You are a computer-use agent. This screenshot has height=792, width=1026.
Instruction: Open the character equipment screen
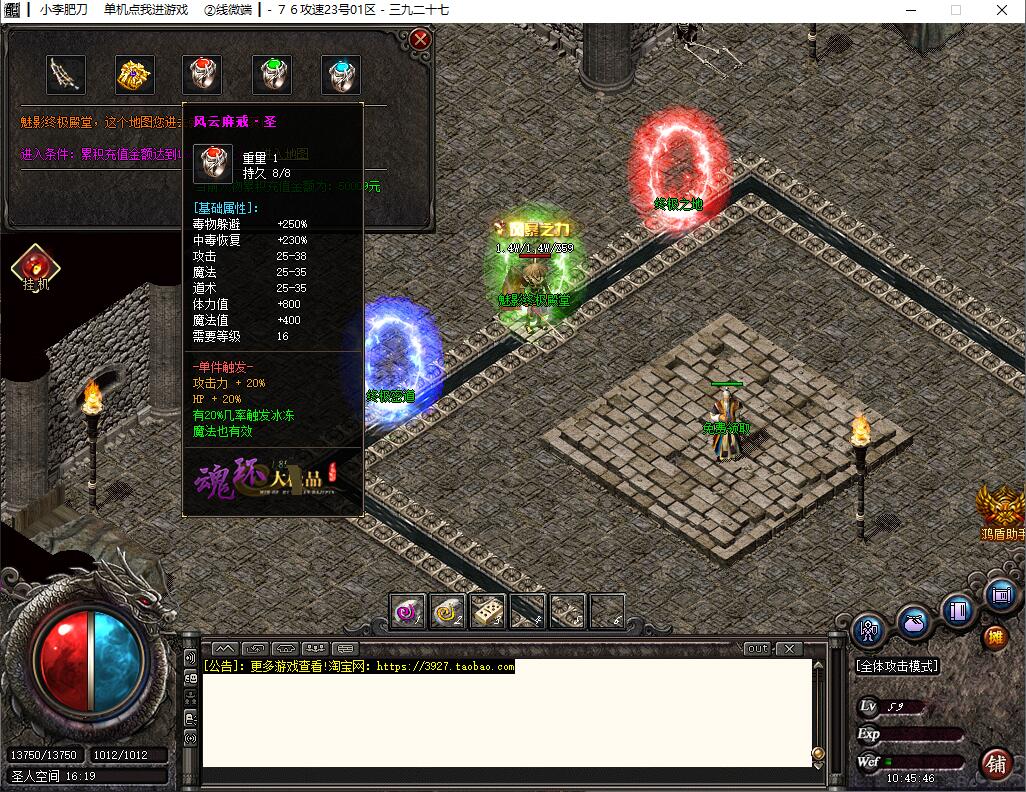click(869, 631)
